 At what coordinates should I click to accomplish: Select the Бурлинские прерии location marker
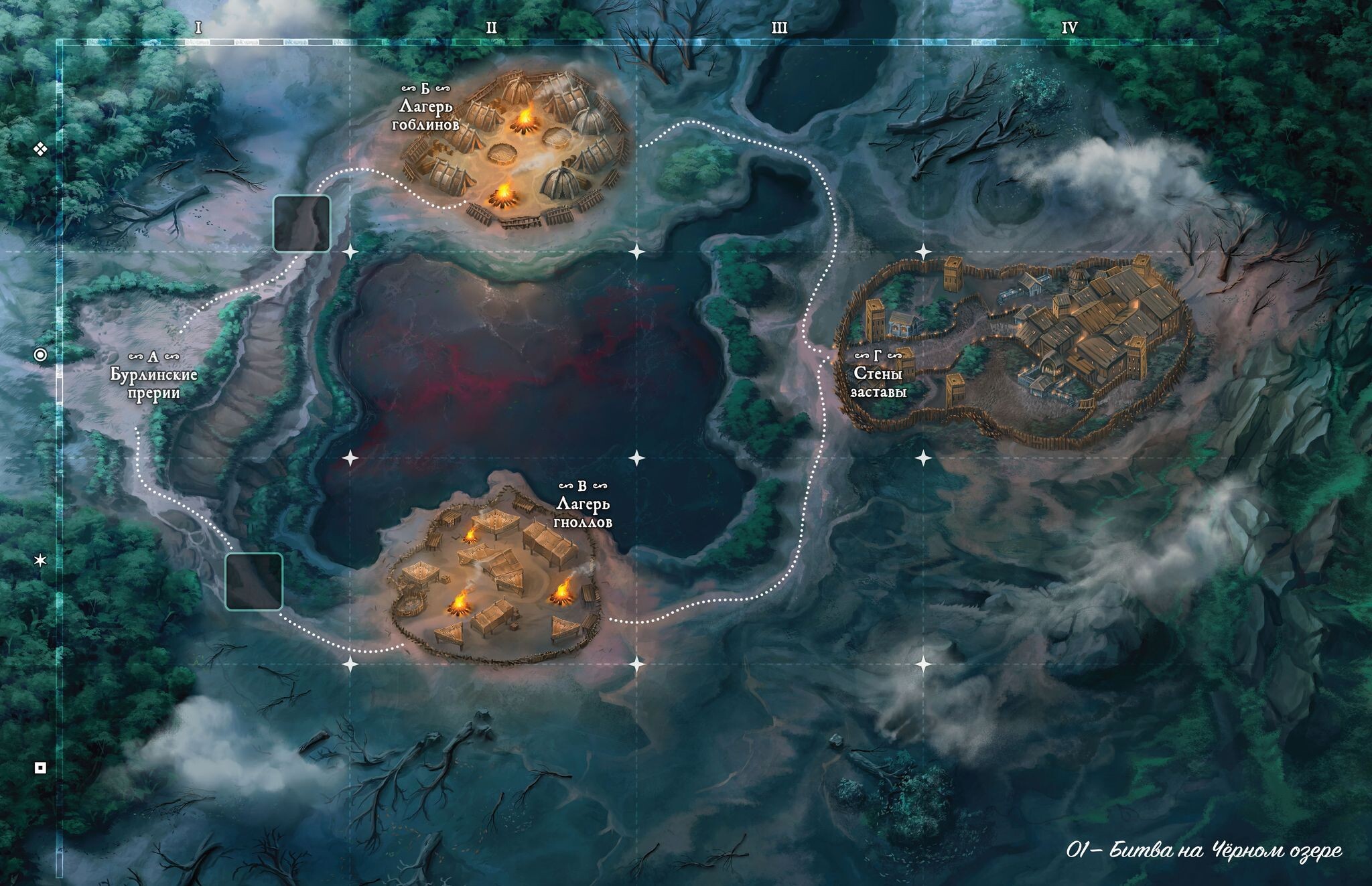coord(154,376)
